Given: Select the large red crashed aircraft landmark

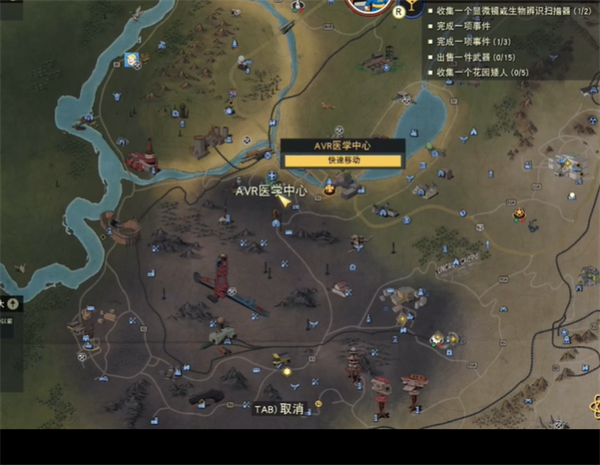Looking at the screenshot, I should click(218, 279).
